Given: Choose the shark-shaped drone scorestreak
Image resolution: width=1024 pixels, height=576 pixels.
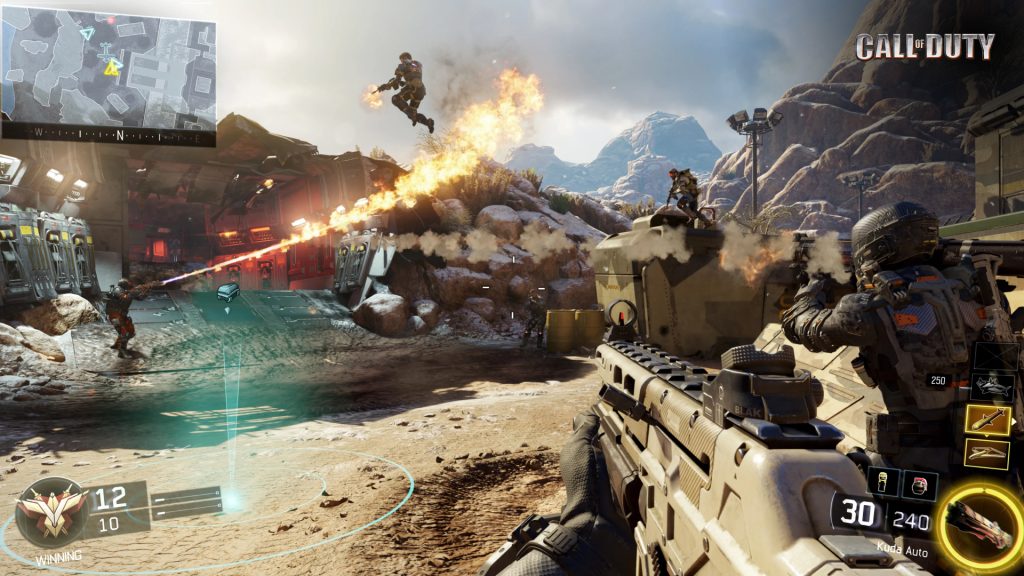Looking at the screenshot, I should point(991,387).
